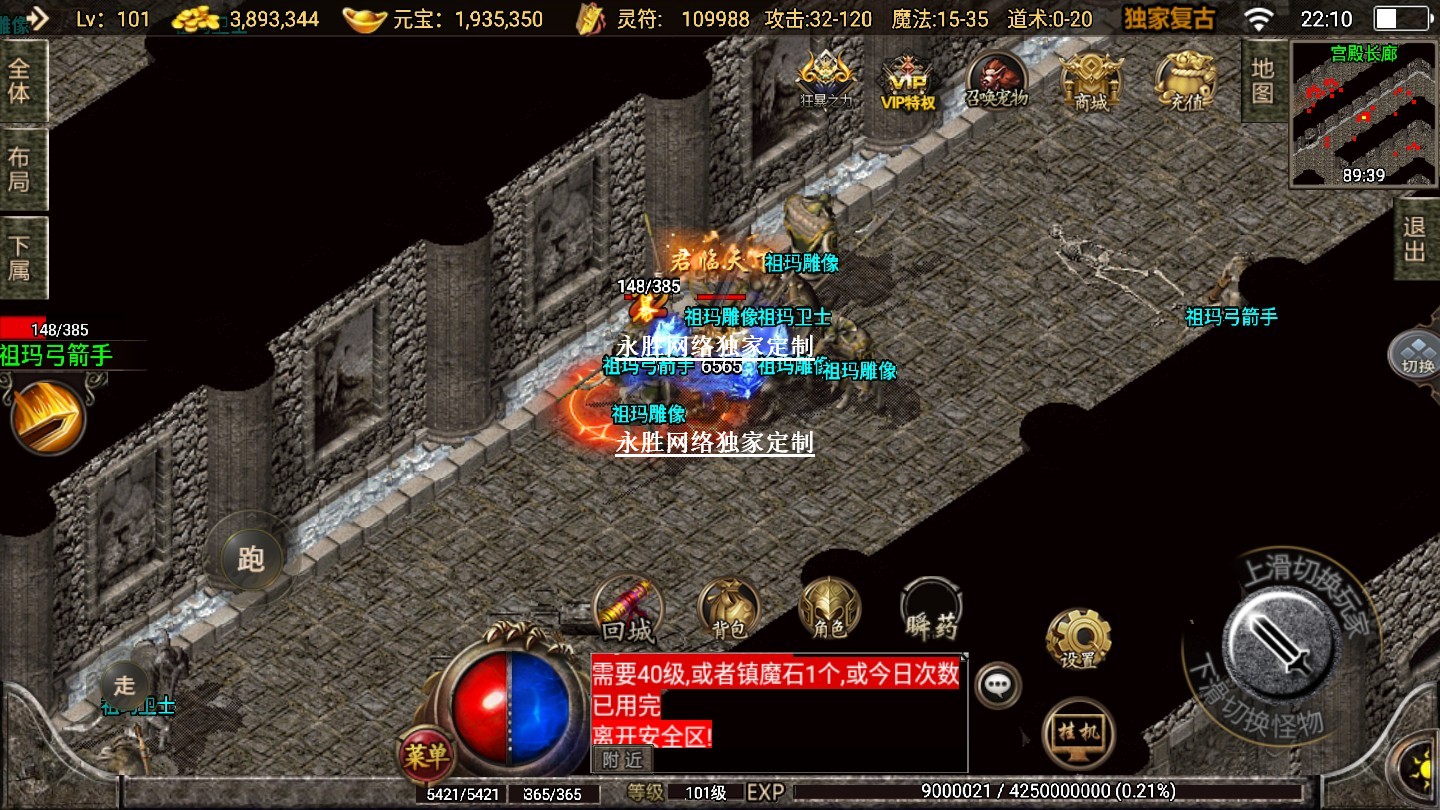Tap the 退出 exit button

1415,239
